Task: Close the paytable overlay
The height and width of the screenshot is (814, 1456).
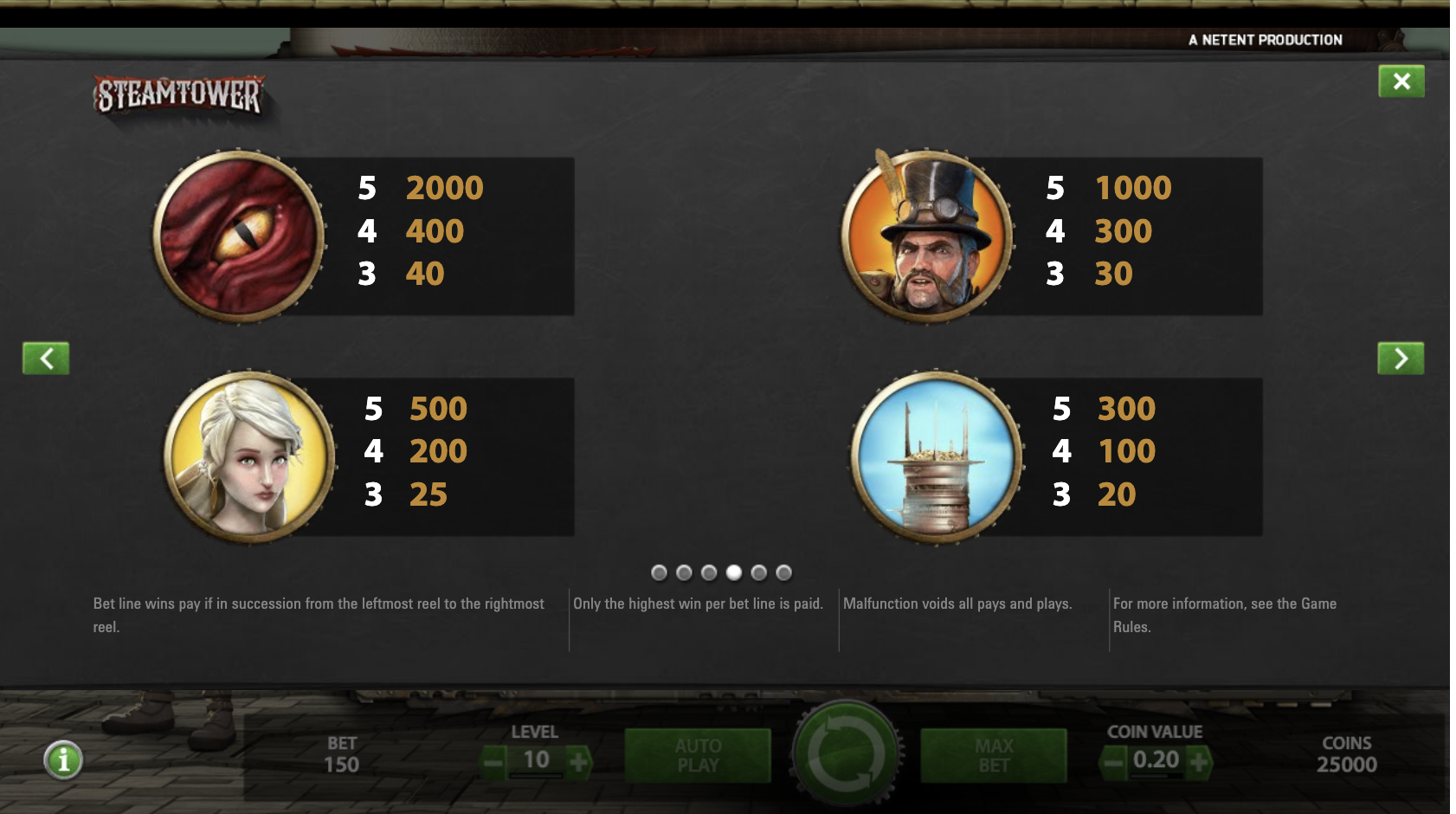Action: (1403, 81)
